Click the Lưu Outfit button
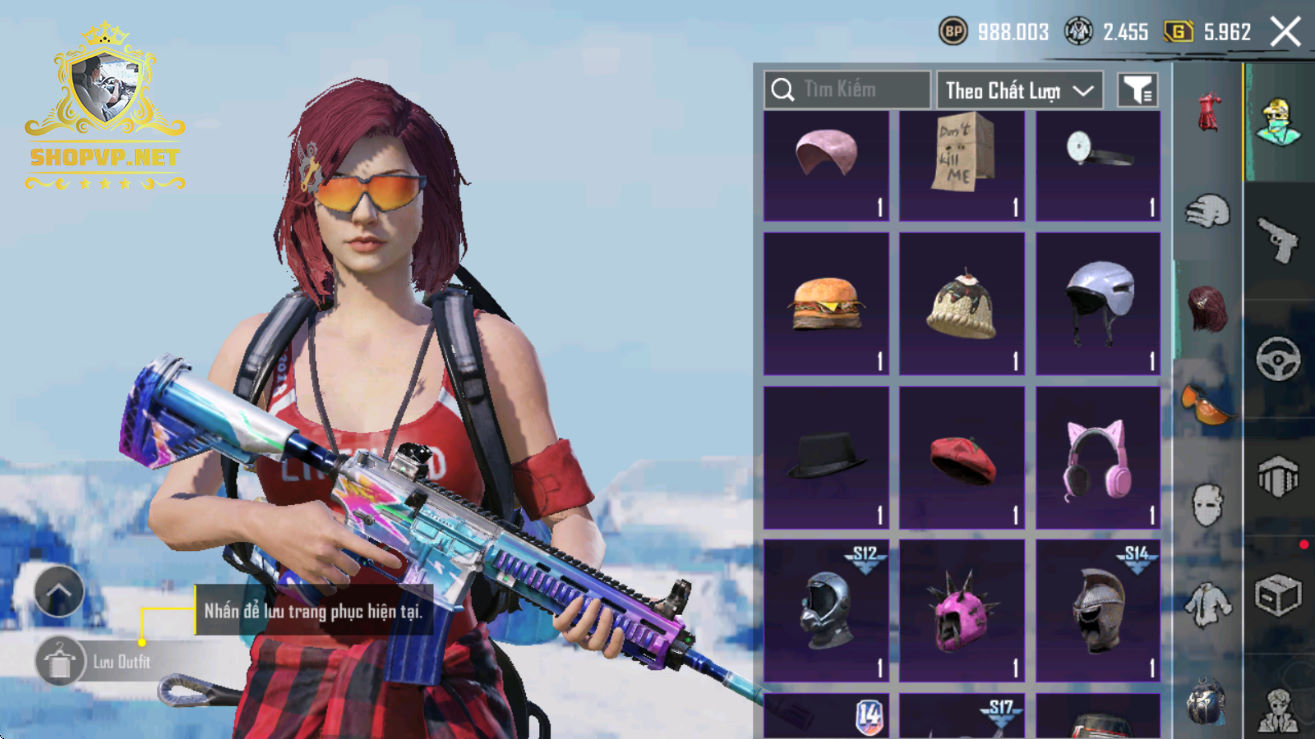1315x739 pixels. pos(100,662)
